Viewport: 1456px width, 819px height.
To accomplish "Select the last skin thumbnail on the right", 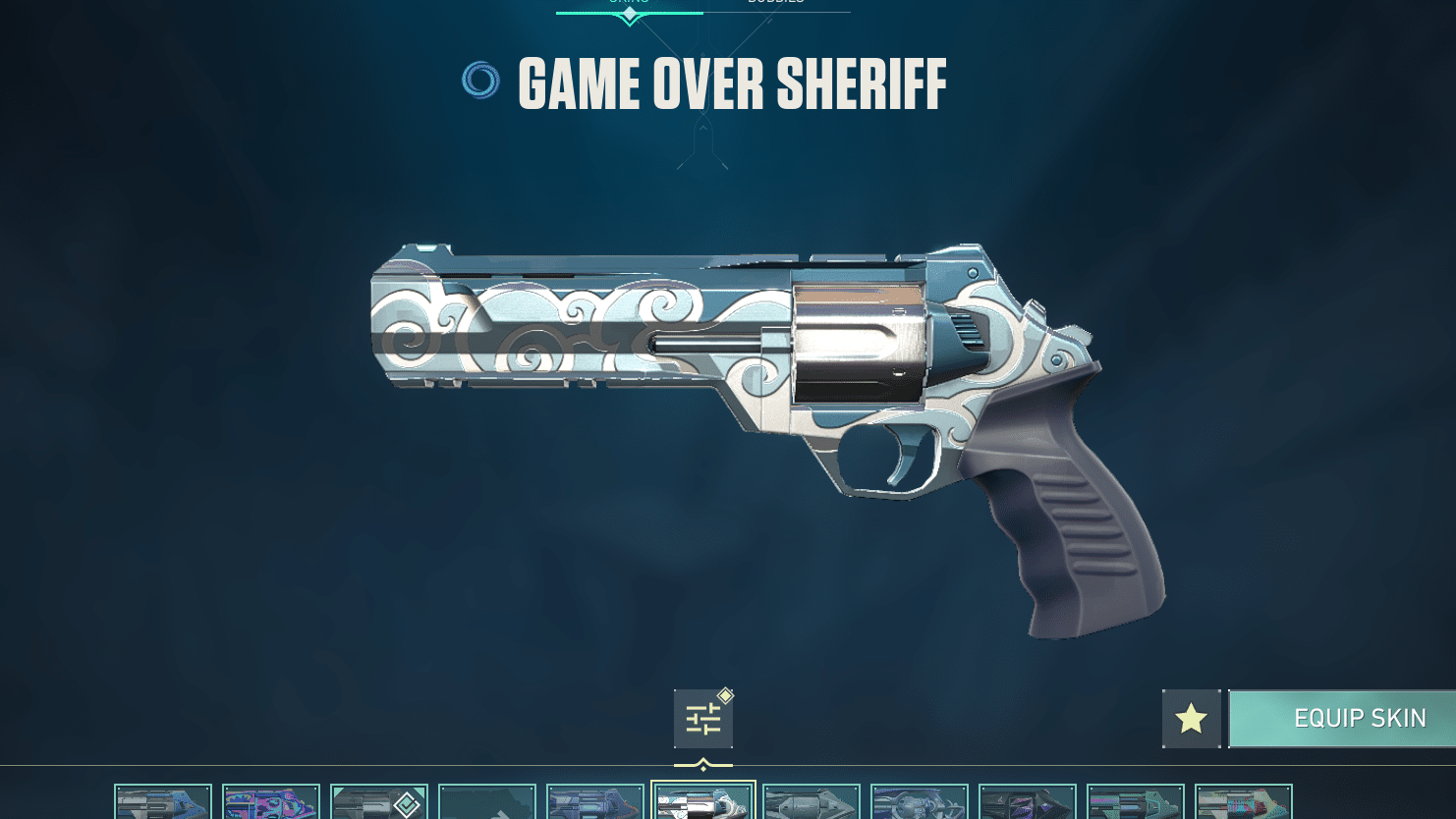I will pos(1244,802).
